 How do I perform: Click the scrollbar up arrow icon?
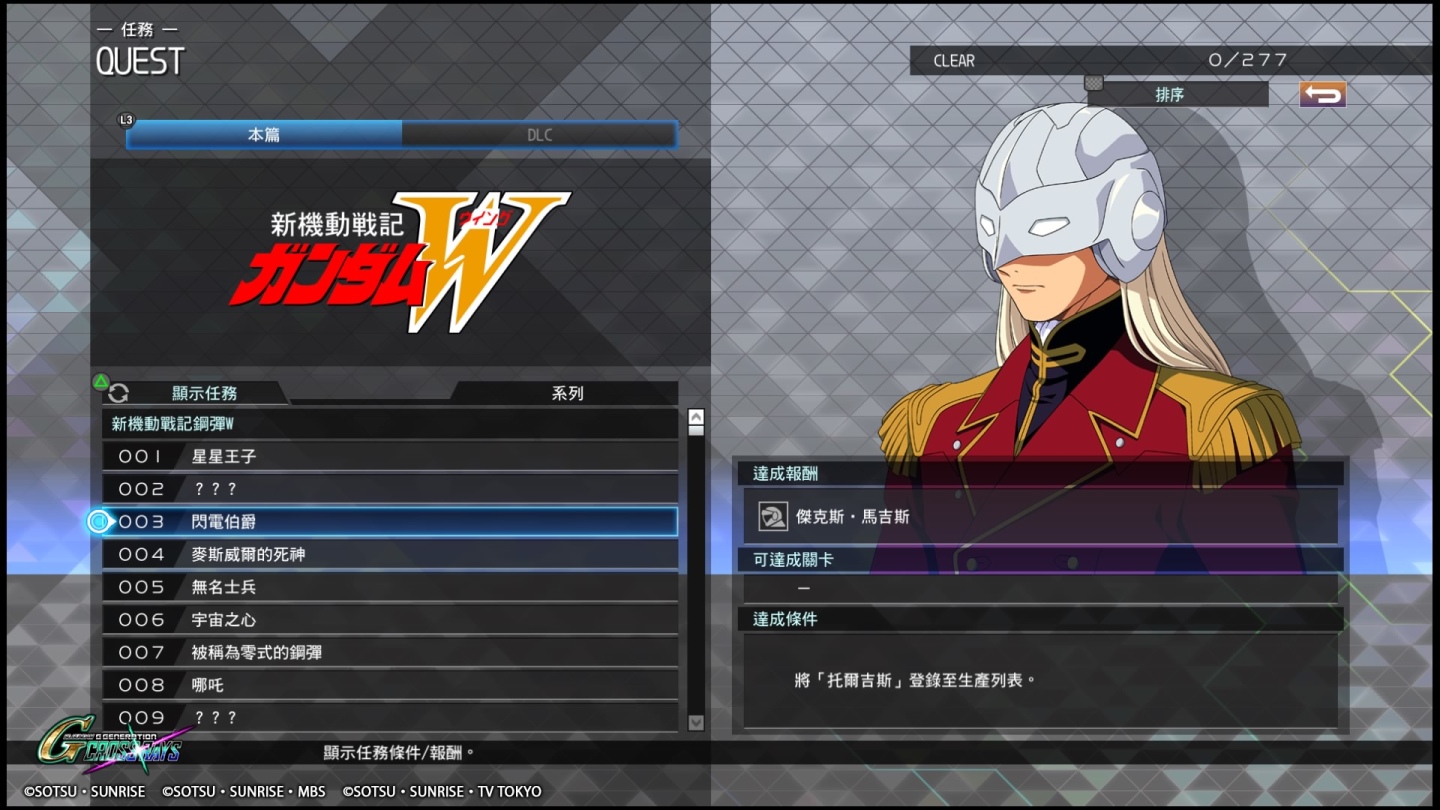click(x=695, y=415)
